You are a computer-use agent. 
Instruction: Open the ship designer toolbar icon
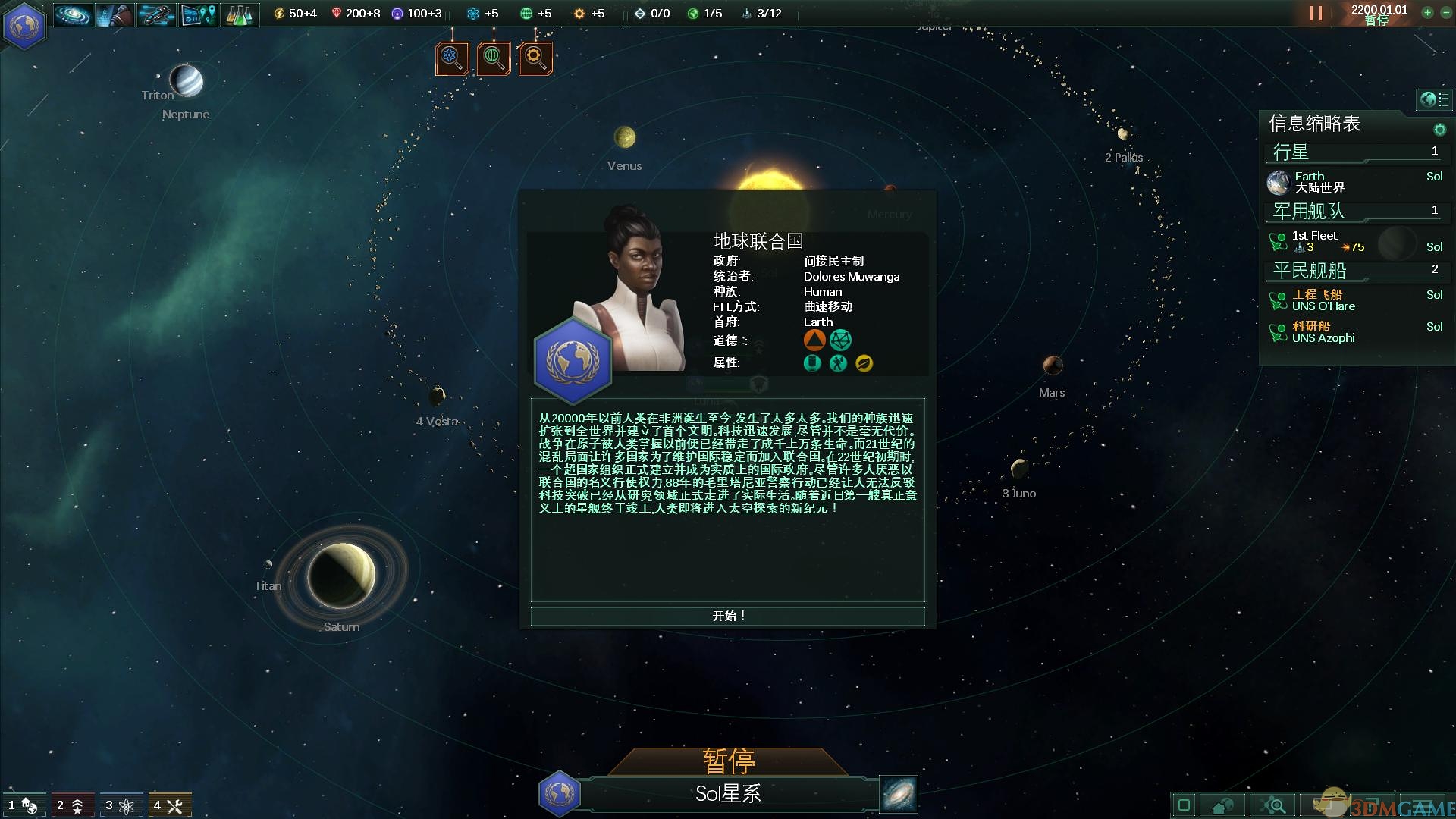[155, 14]
